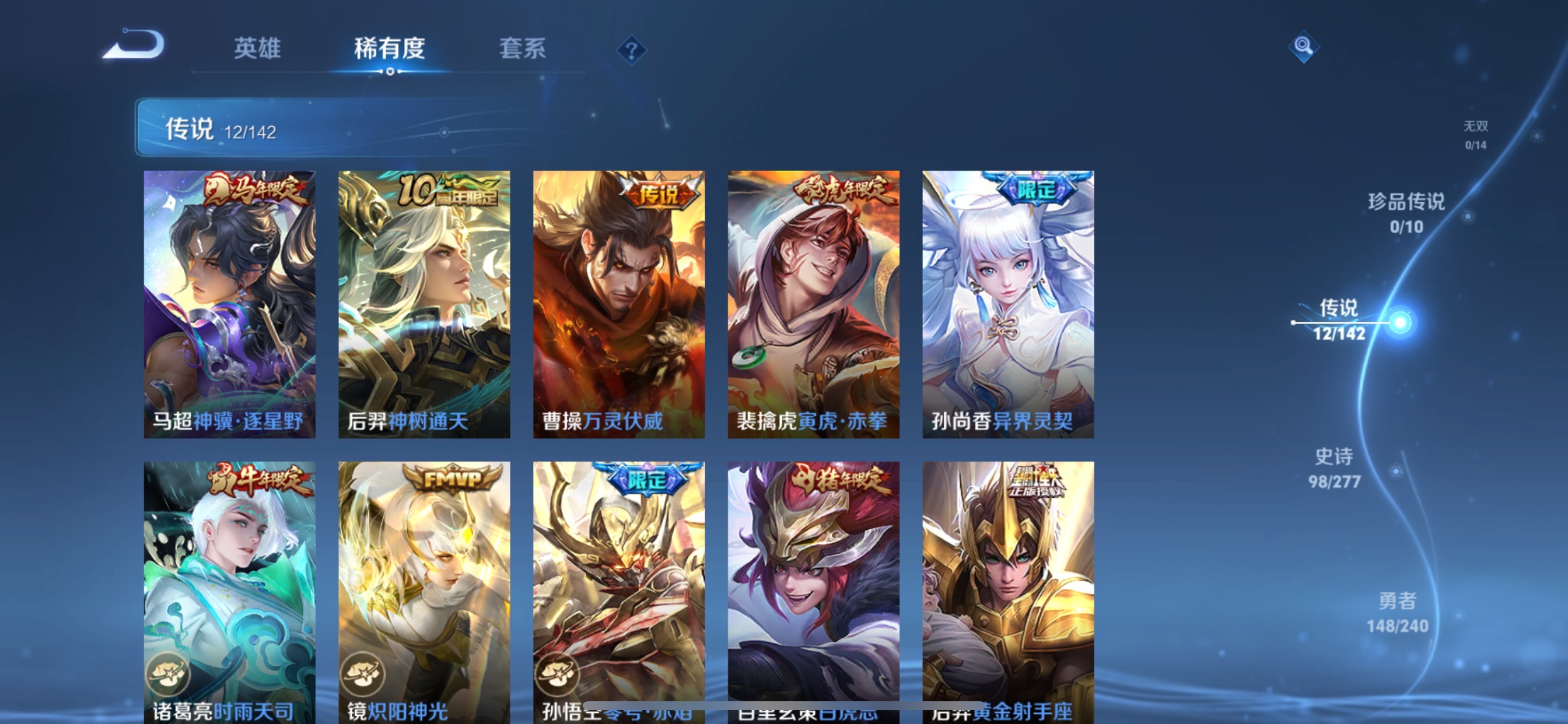The image size is (1568, 724).
Task: Open the help question mark icon
Action: 632,50
